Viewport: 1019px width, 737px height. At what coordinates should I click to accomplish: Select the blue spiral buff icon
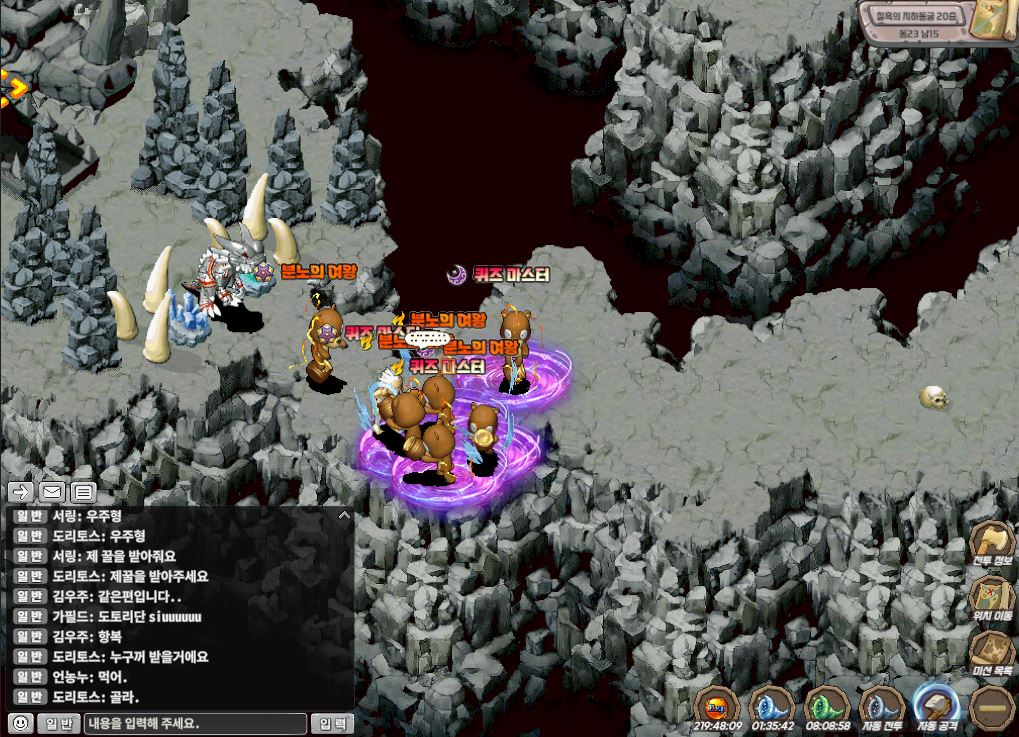pyautogui.click(x=771, y=705)
